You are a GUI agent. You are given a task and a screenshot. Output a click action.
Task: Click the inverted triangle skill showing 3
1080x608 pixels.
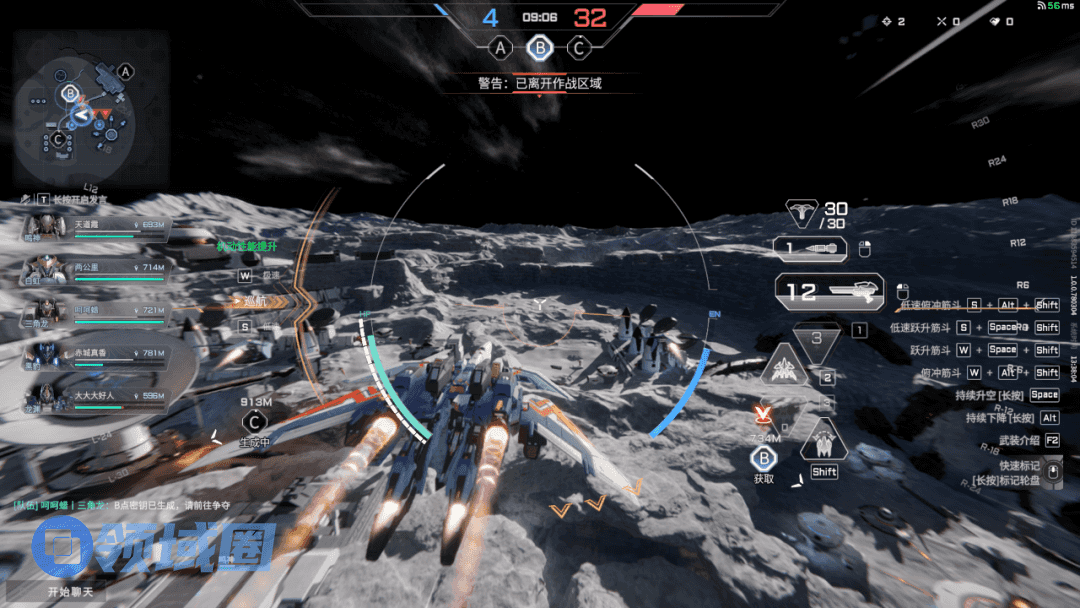point(817,339)
